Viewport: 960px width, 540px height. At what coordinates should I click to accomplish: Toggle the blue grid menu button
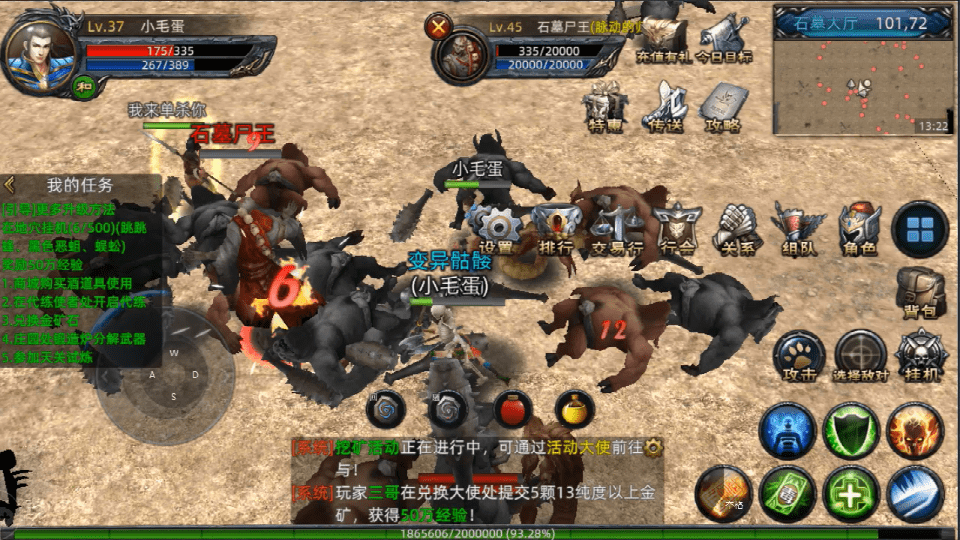919,229
